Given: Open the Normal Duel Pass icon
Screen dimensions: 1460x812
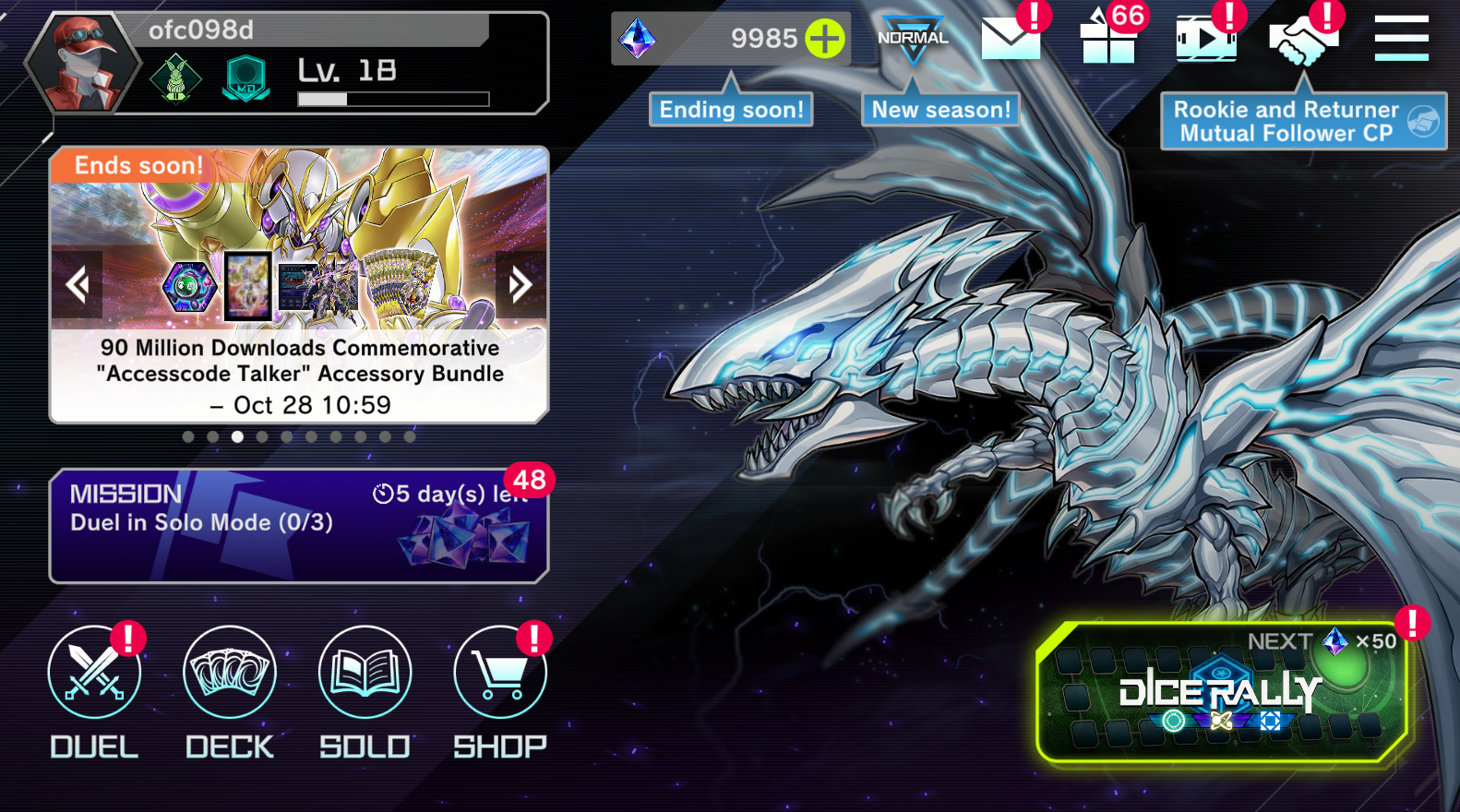Looking at the screenshot, I should point(913,39).
